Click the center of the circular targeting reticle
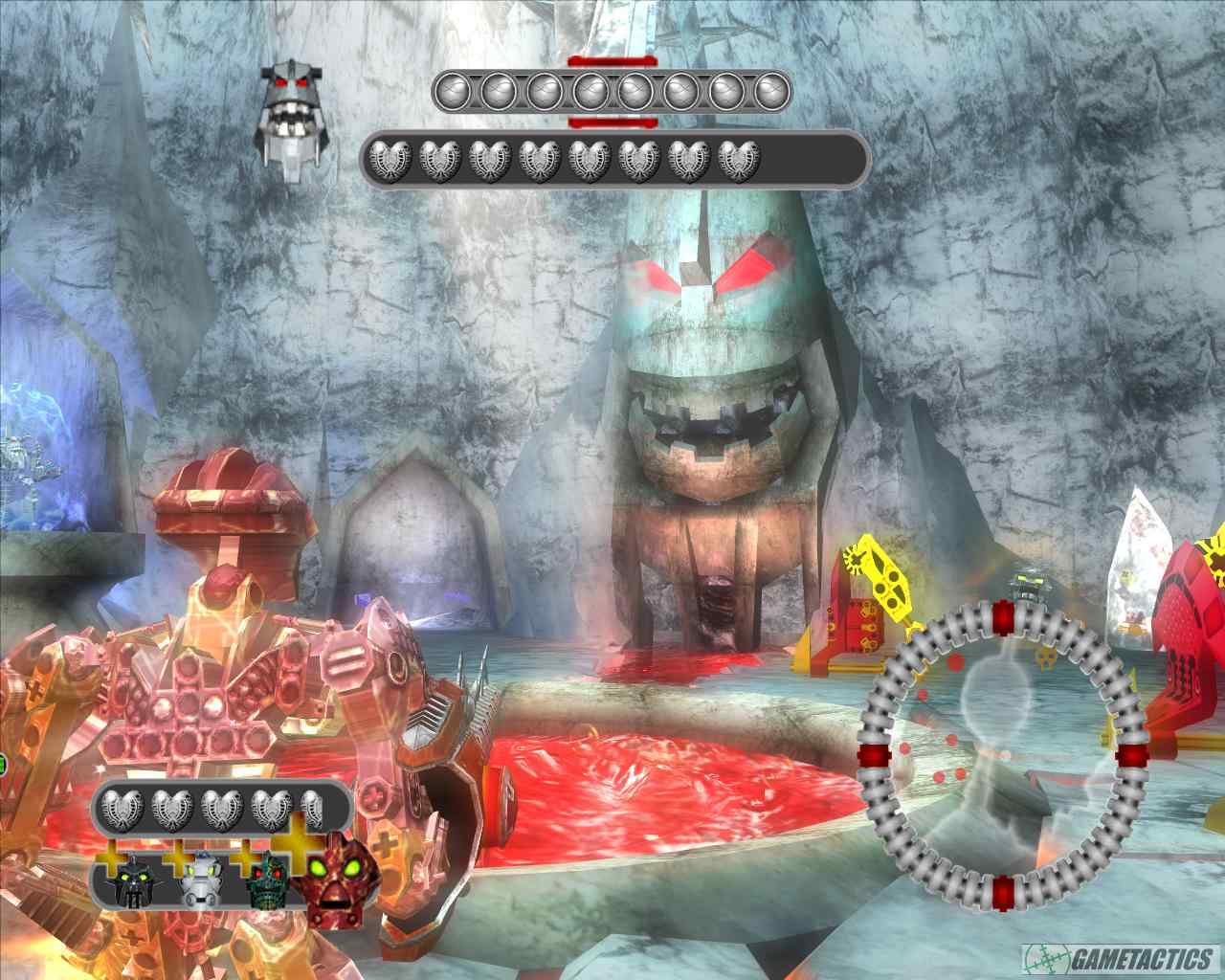 click(x=1003, y=756)
